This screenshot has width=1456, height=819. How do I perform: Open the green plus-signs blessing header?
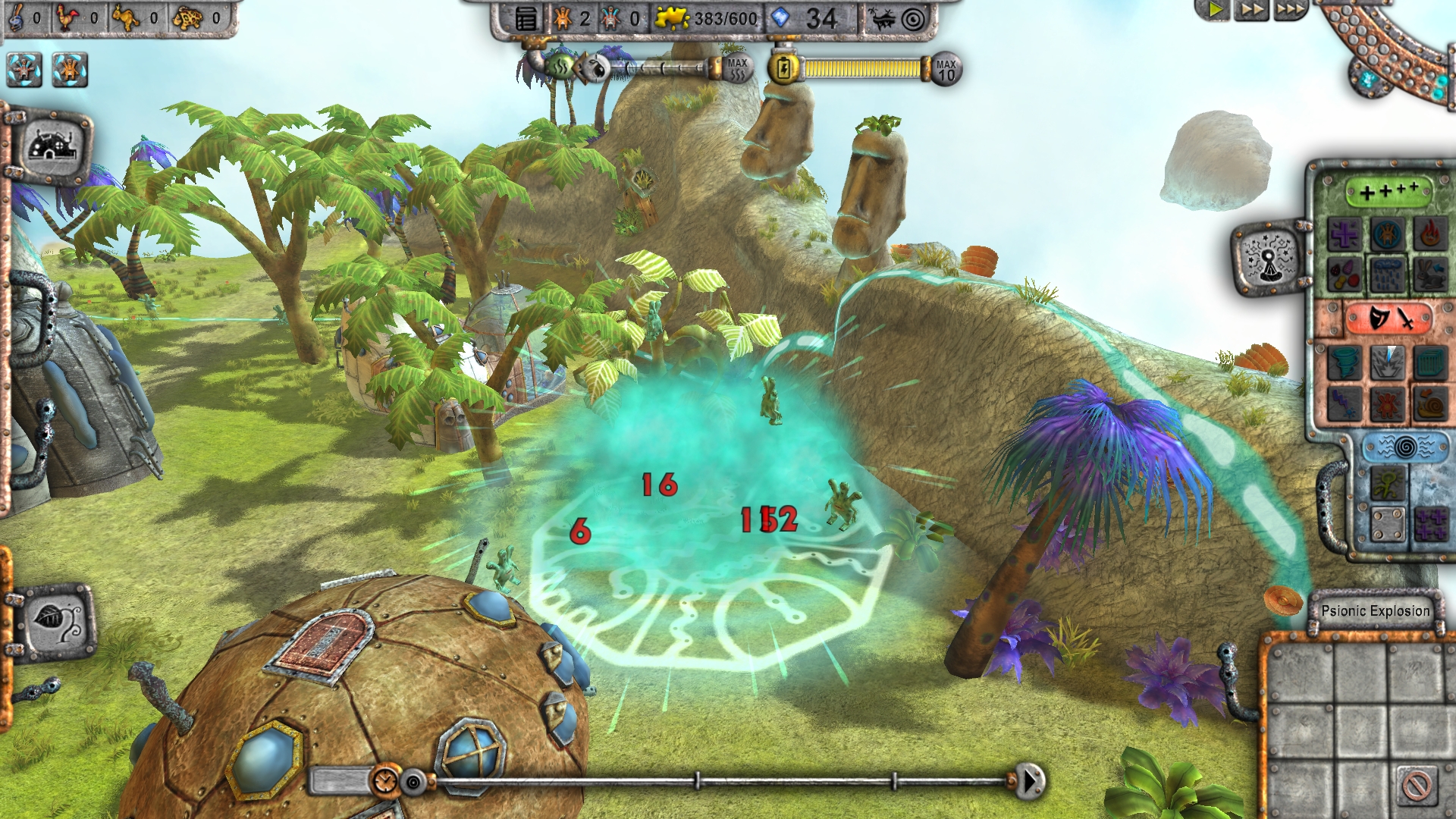tap(1387, 190)
